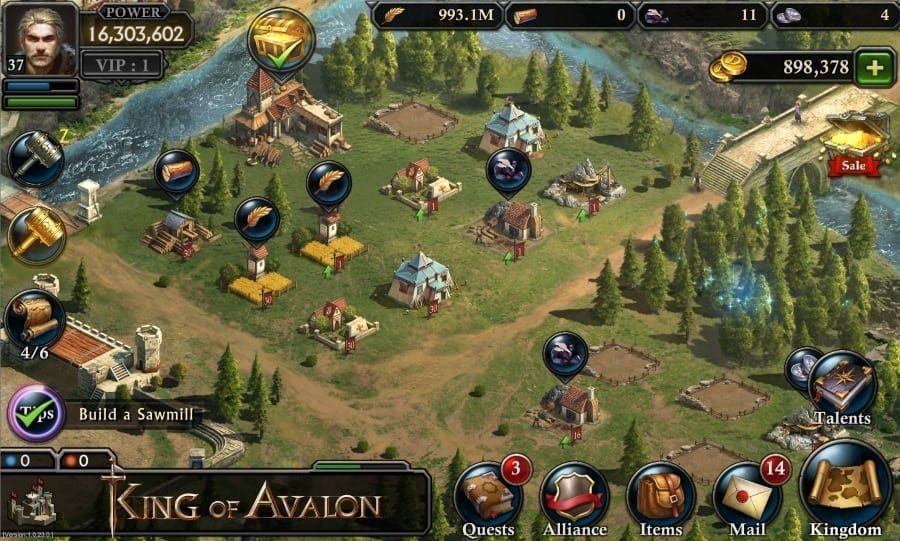
Task: Open the Items backpack
Action: (660, 497)
